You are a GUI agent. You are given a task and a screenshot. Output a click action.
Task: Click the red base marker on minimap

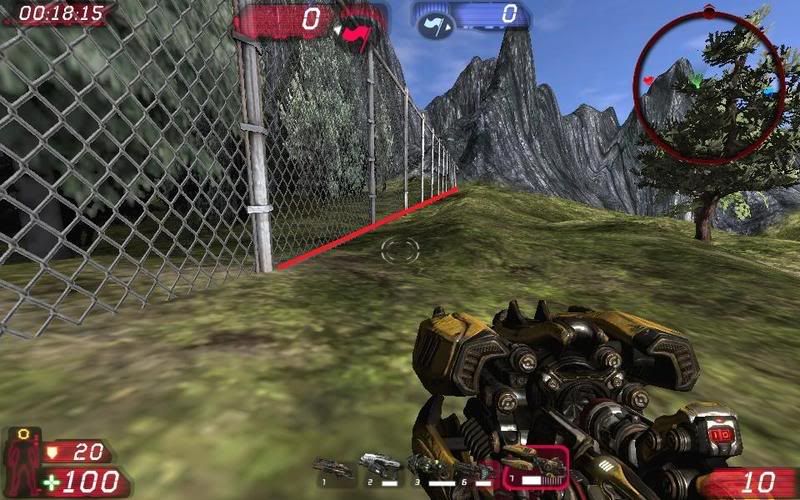pos(648,79)
